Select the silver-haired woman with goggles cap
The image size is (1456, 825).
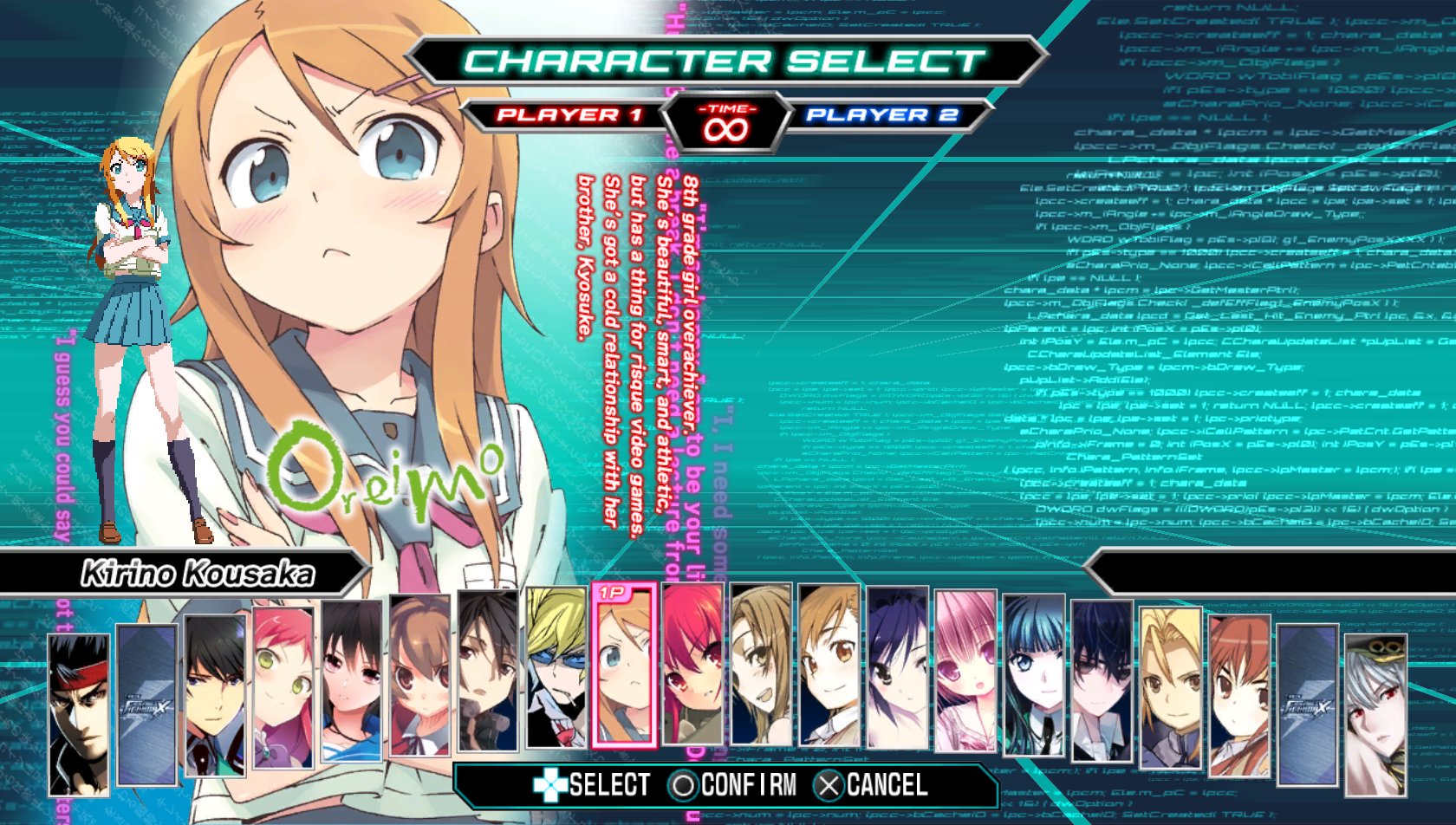click(x=1375, y=714)
